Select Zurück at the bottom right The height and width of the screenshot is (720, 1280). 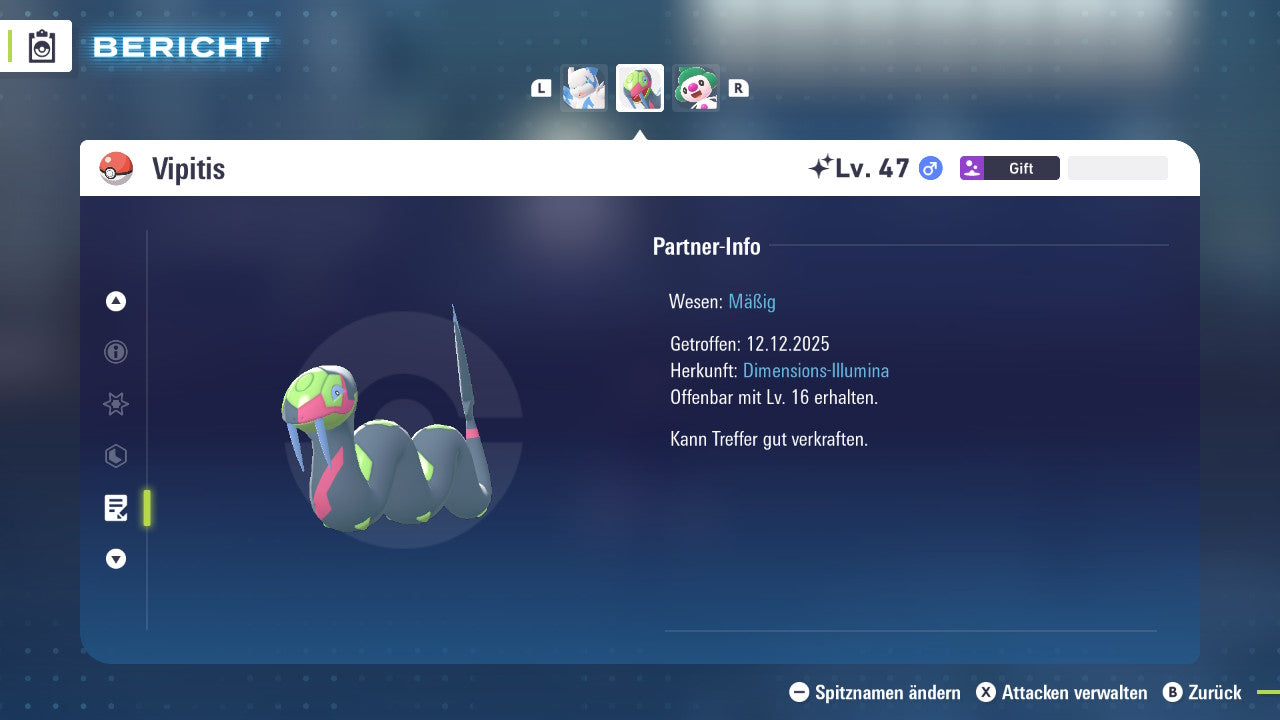pos(1214,692)
